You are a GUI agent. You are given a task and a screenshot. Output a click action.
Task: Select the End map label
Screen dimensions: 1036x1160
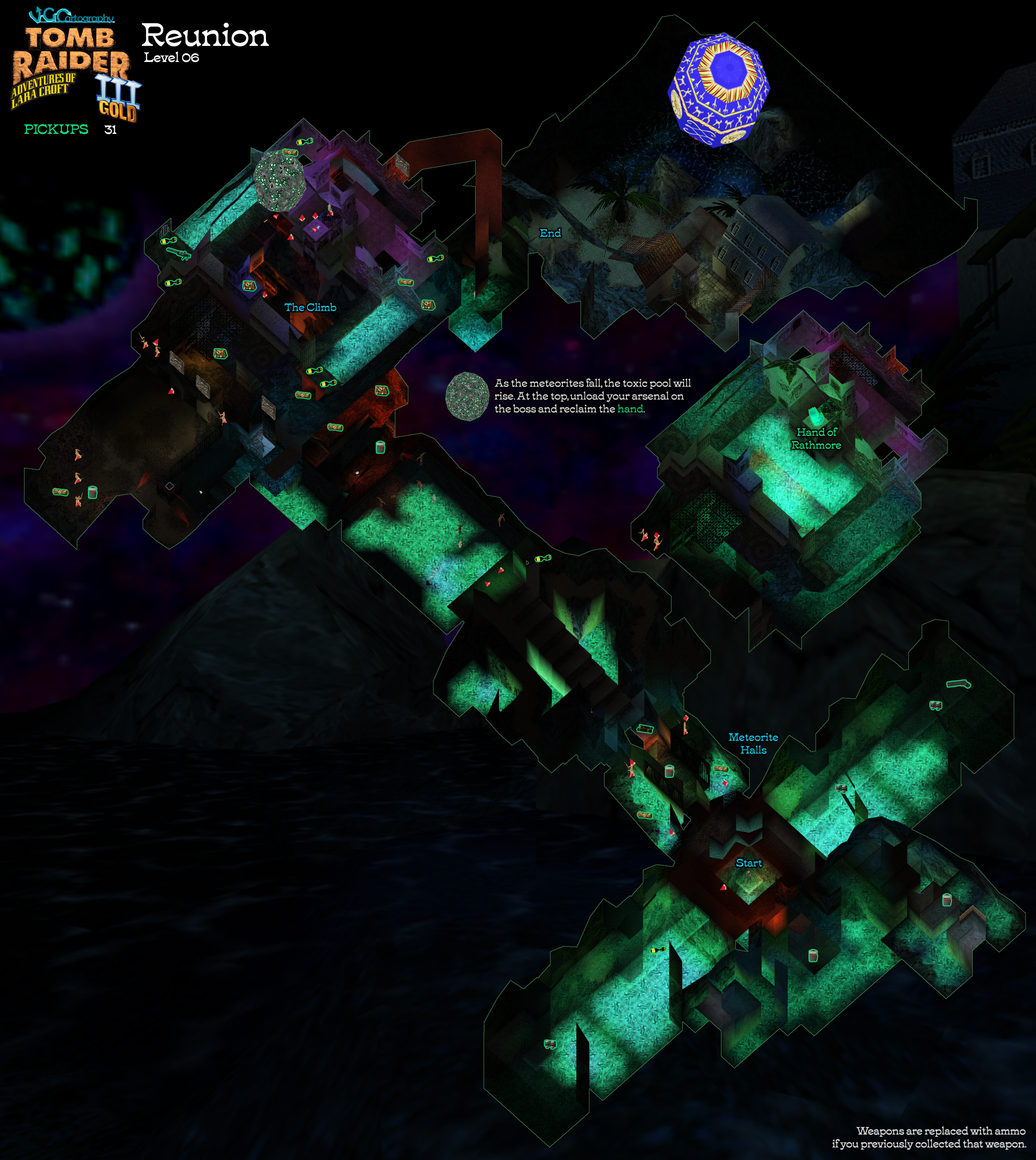550,233
